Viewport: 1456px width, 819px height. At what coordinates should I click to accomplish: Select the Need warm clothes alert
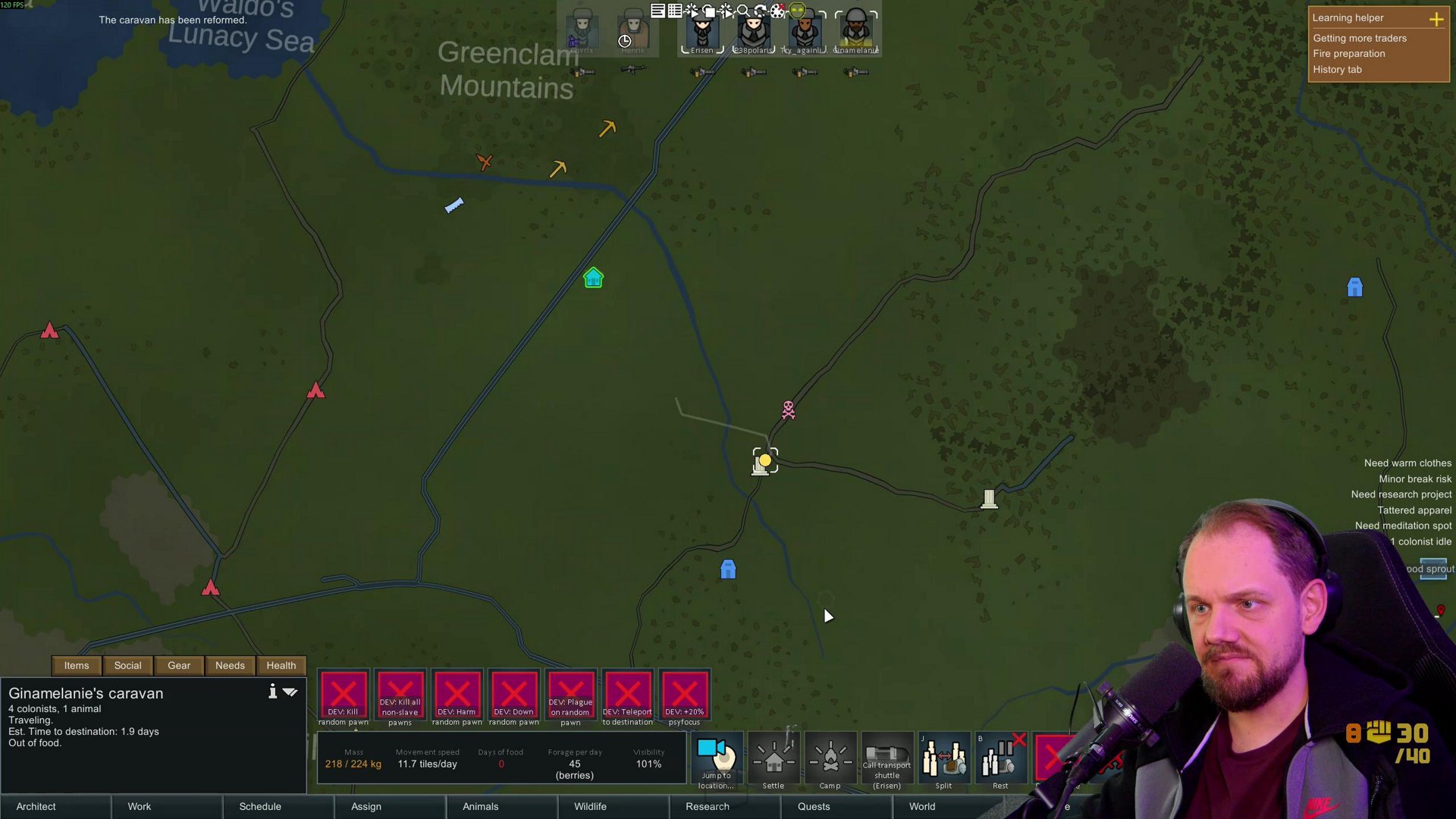tap(1407, 463)
